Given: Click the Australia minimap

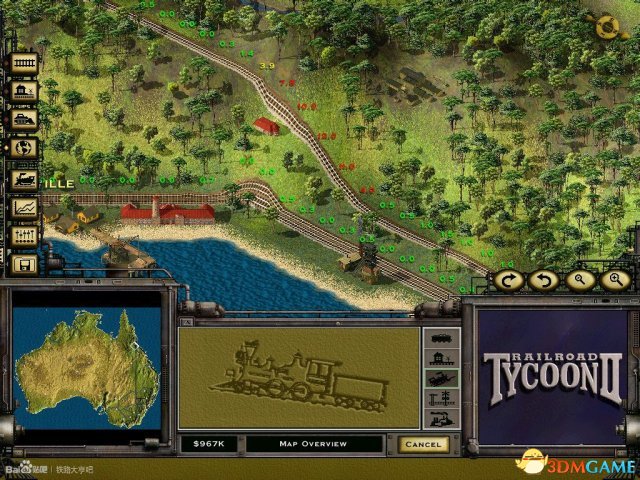Looking at the screenshot, I should pyautogui.click(x=85, y=367).
